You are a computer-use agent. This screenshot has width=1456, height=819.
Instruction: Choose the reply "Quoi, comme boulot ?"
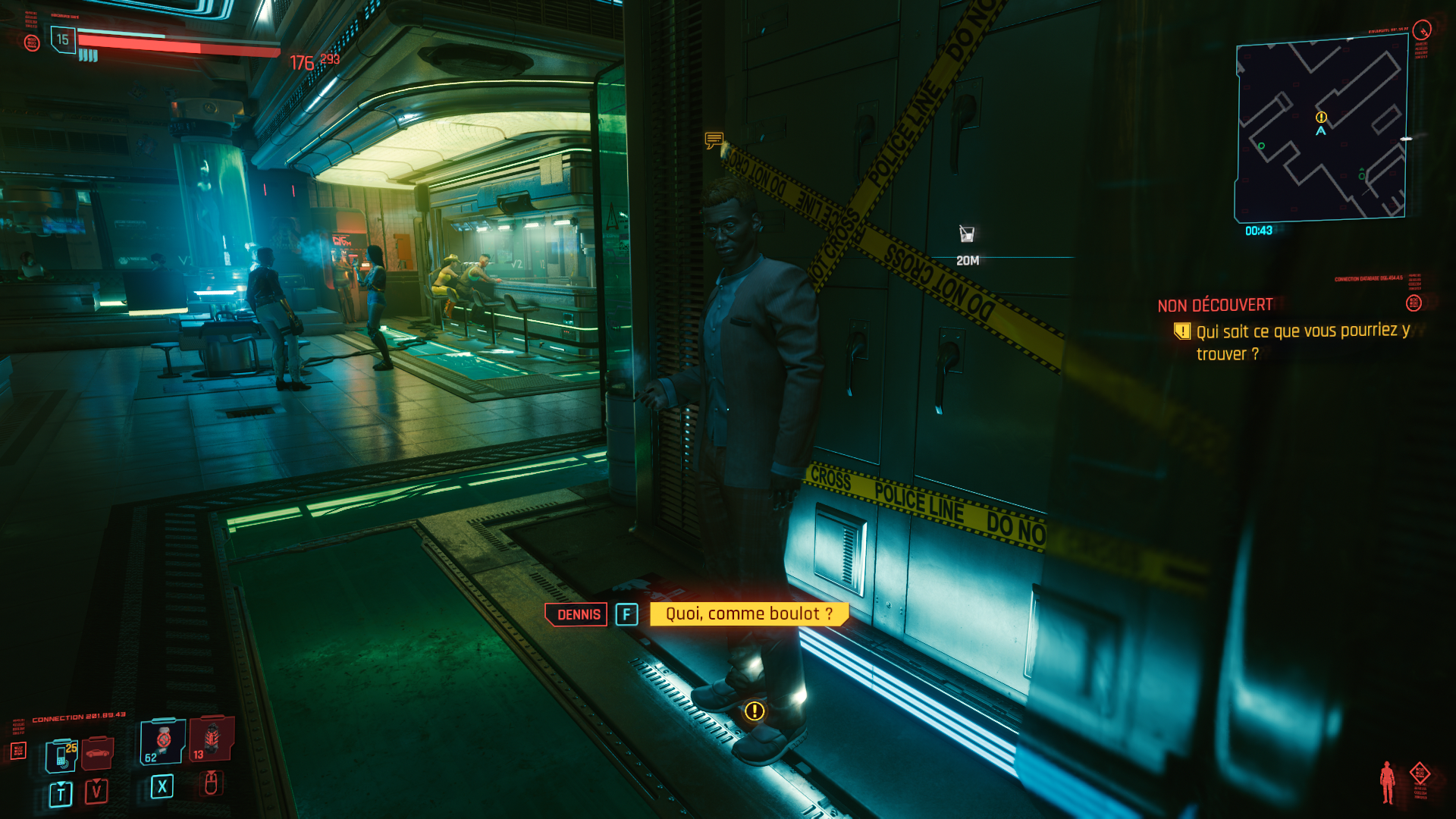[748, 614]
